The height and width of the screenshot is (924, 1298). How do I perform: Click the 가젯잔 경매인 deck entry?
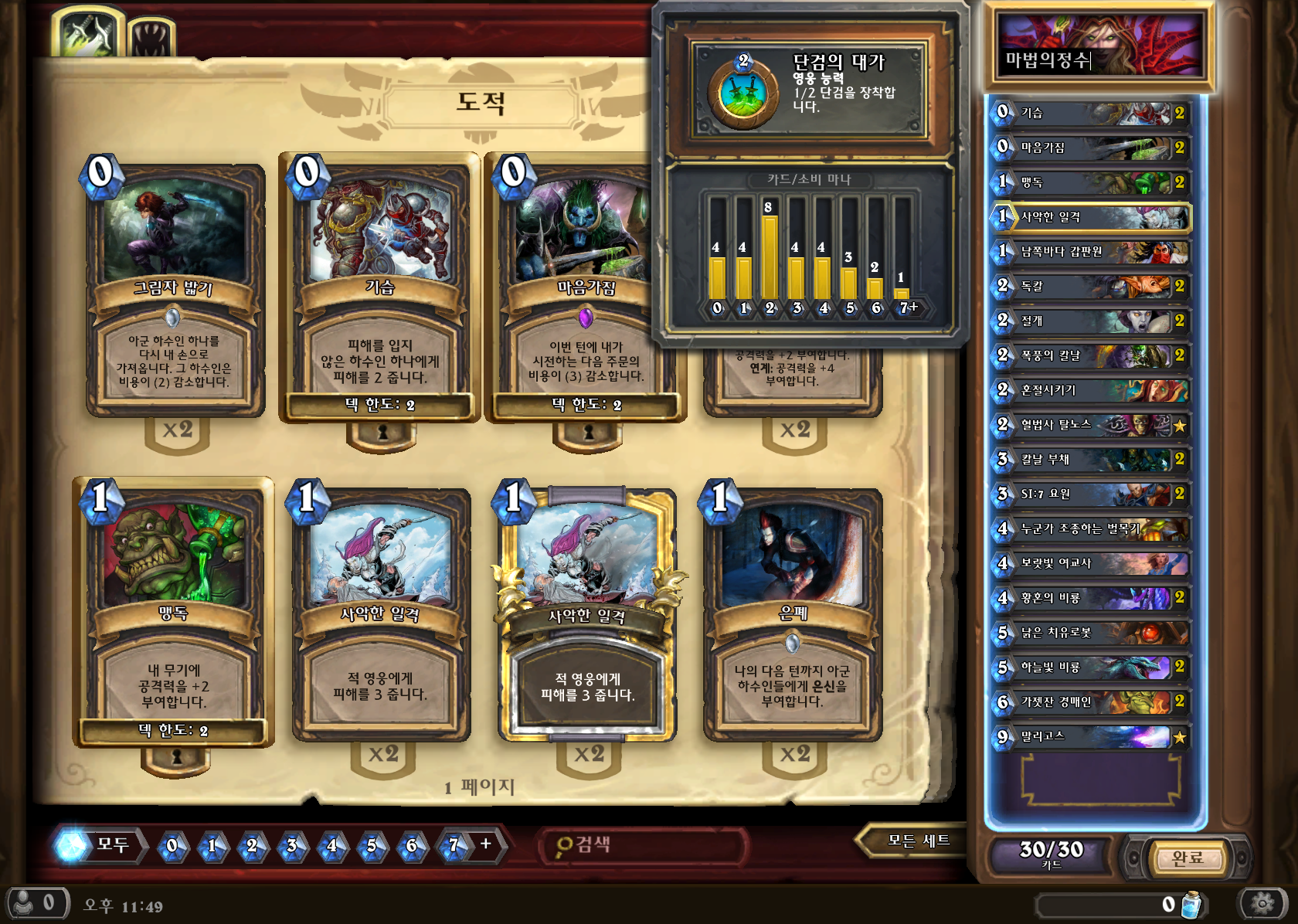1091,701
